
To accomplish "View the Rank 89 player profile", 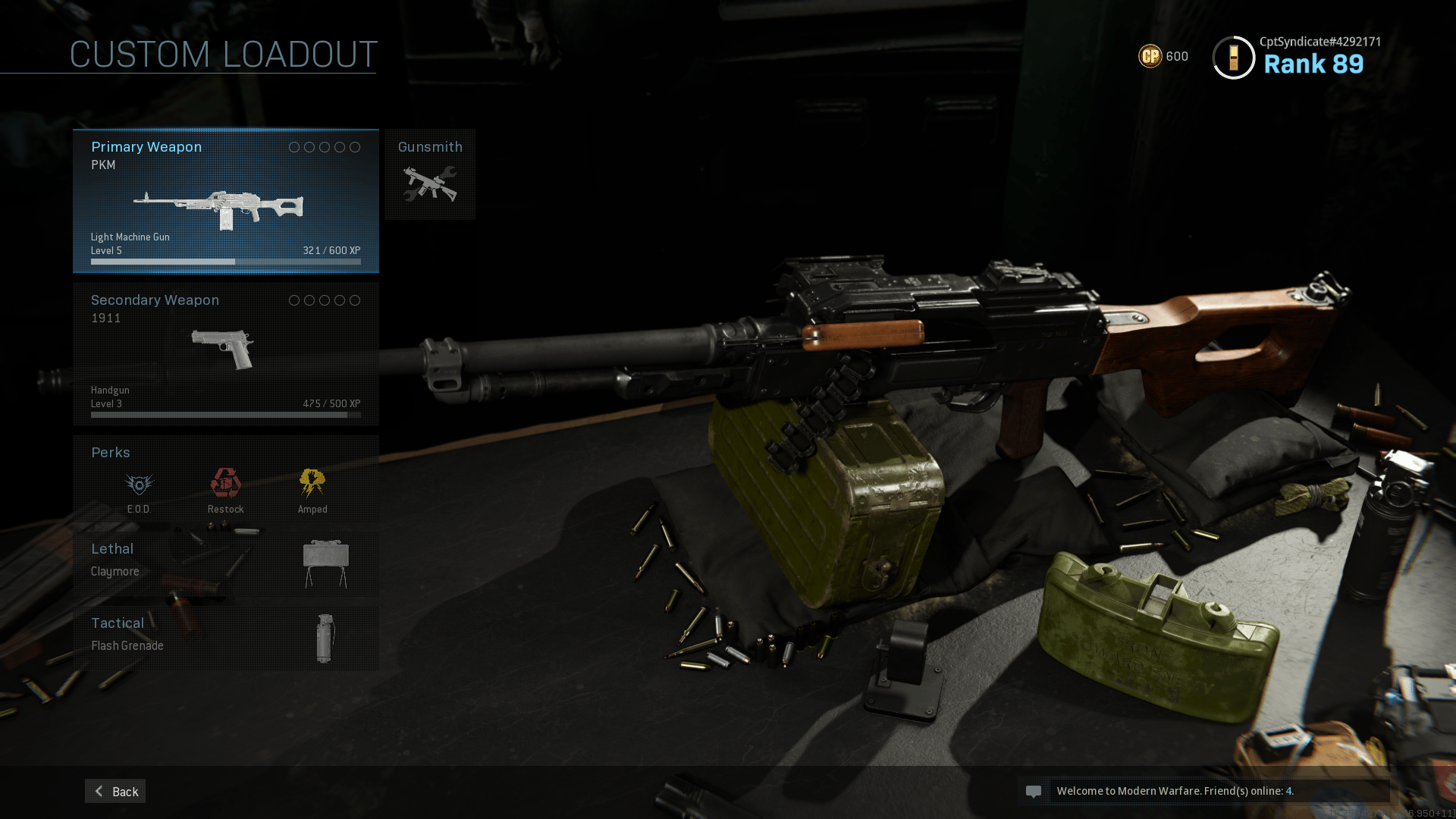I will [x=1297, y=57].
